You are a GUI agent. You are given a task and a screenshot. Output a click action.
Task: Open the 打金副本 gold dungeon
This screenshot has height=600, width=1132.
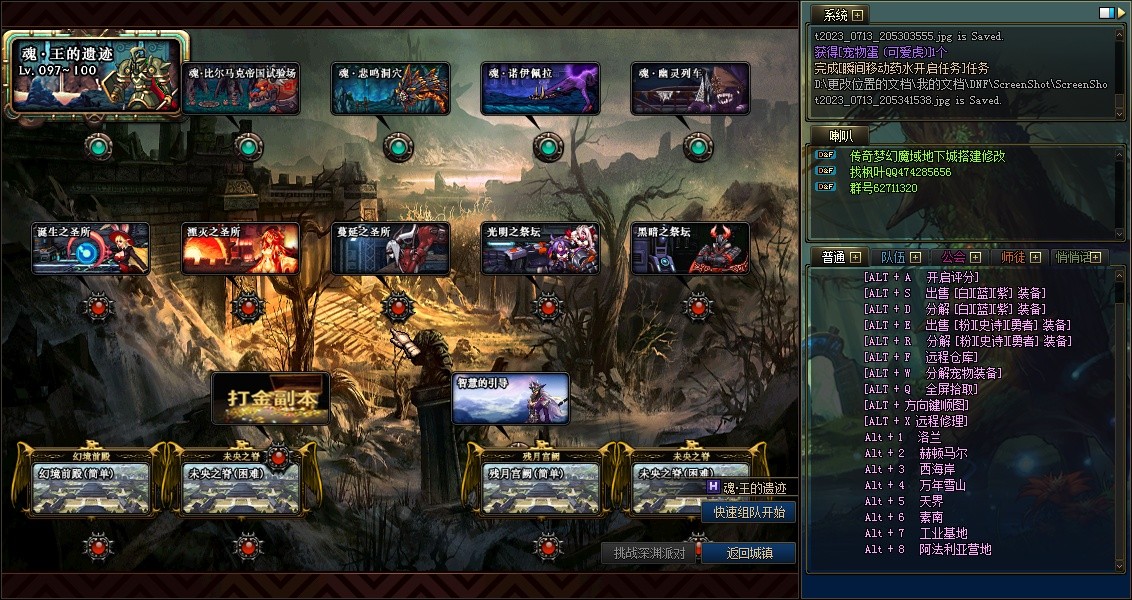pyautogui.click(x=270, y=398)
